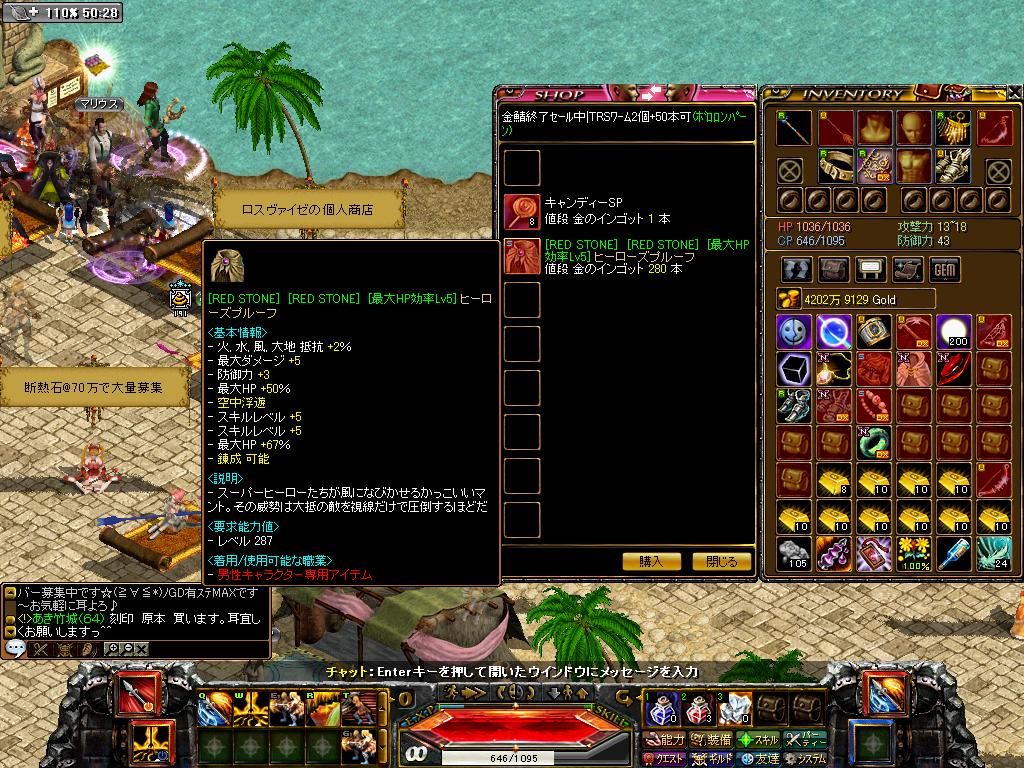
Task: Open the 友達 (friends) list
Action: click(x=759, y=759)
